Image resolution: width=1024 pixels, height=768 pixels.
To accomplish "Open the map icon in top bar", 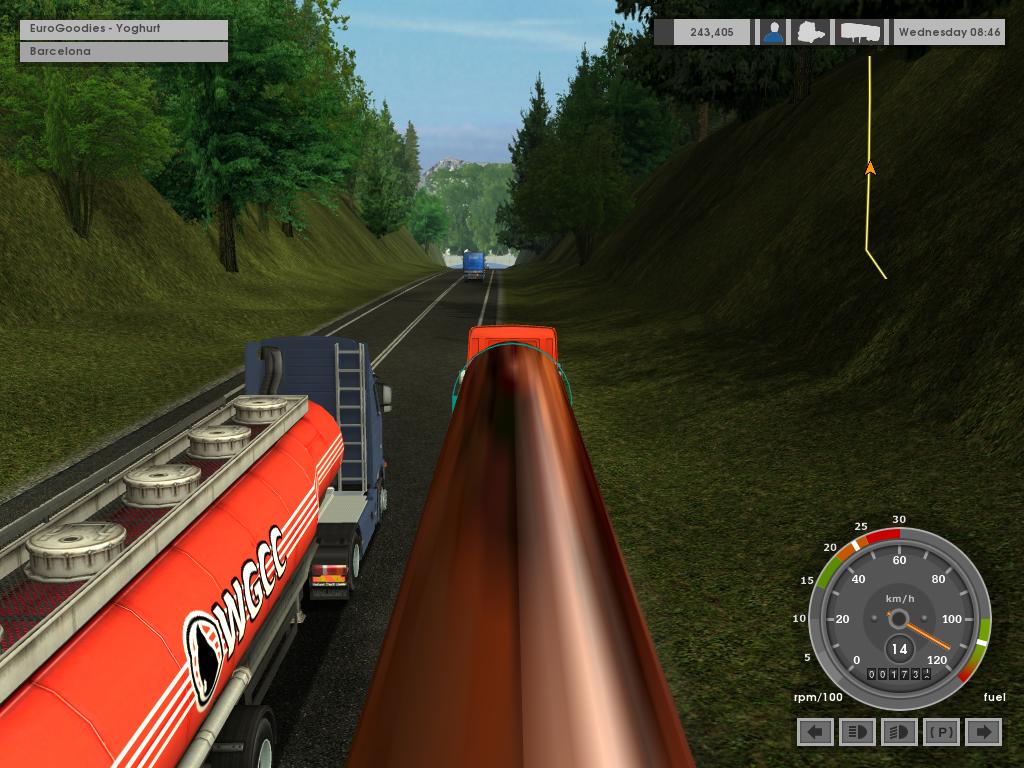I will [811, 32].
